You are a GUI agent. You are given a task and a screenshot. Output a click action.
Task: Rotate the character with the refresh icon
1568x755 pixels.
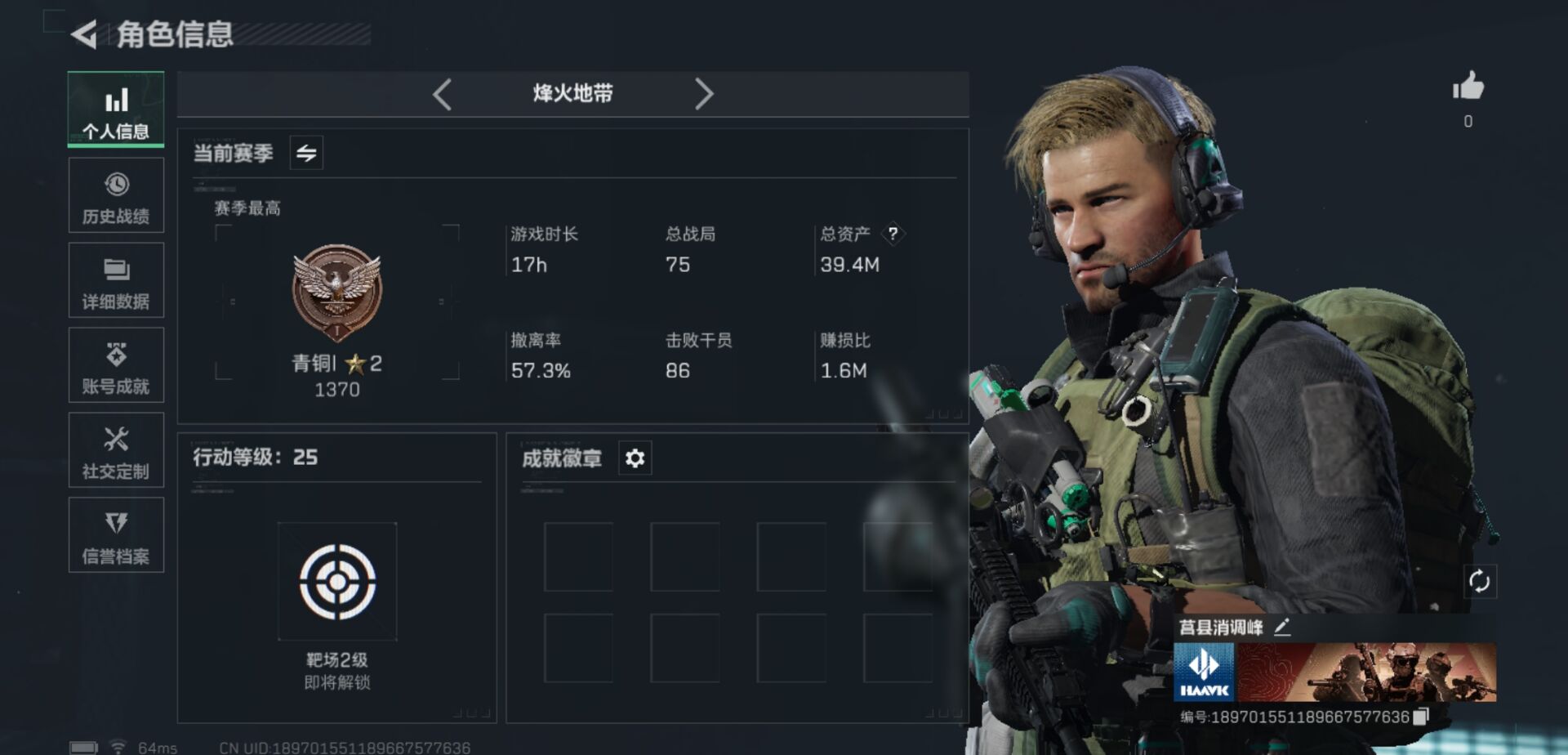(1479, 582)
